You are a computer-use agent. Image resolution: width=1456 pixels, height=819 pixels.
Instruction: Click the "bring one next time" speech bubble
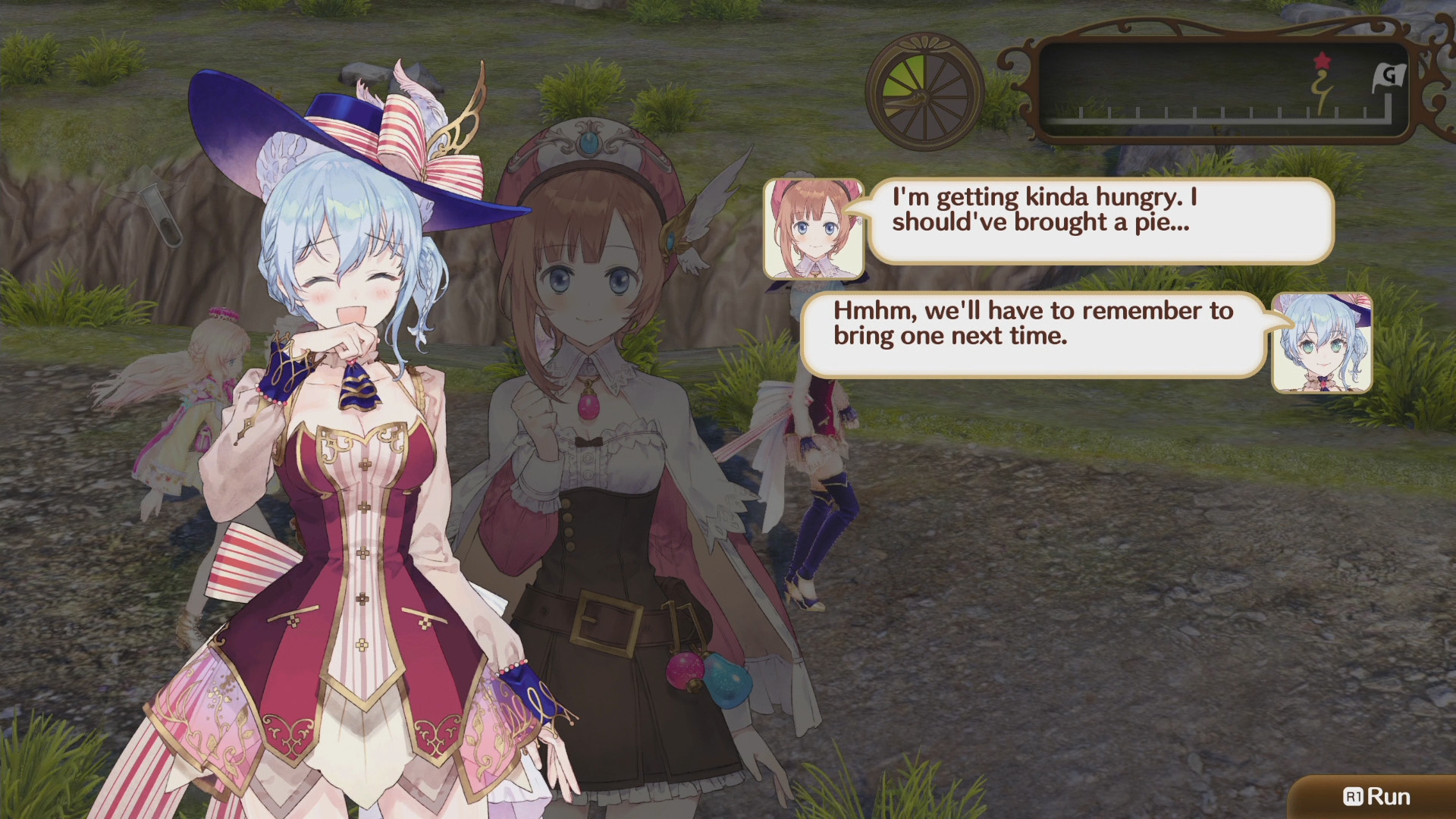point(1034,334)
